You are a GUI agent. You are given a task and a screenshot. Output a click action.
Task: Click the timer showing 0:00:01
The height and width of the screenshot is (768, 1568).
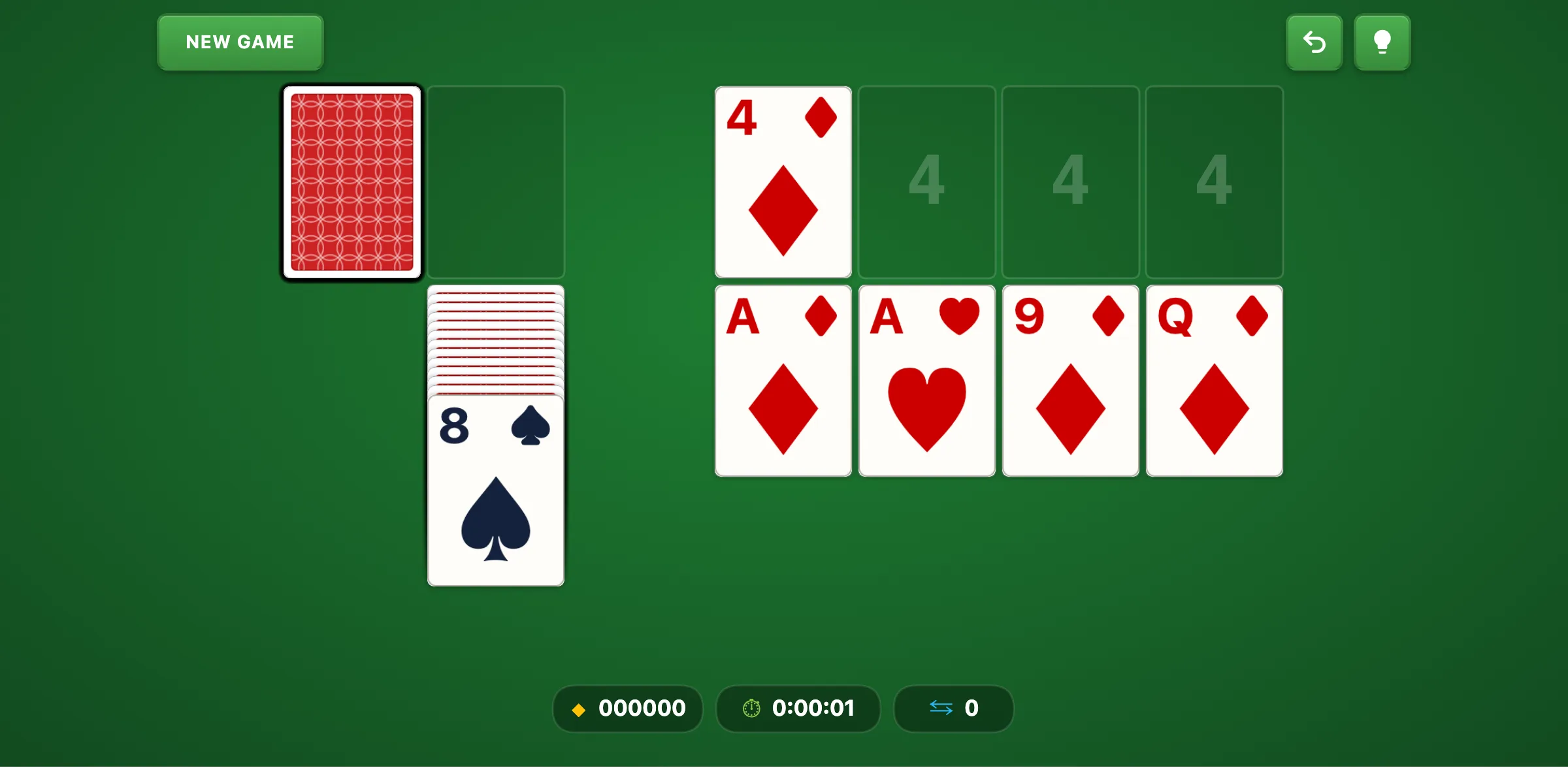point(813,708)
